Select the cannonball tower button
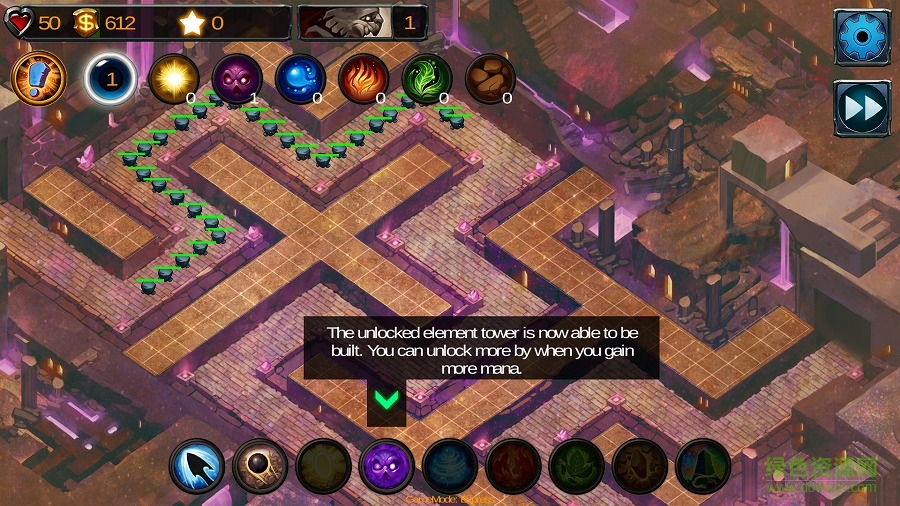Image resolution: width=900 pixels, height=506 pixels. click(260, 466)
